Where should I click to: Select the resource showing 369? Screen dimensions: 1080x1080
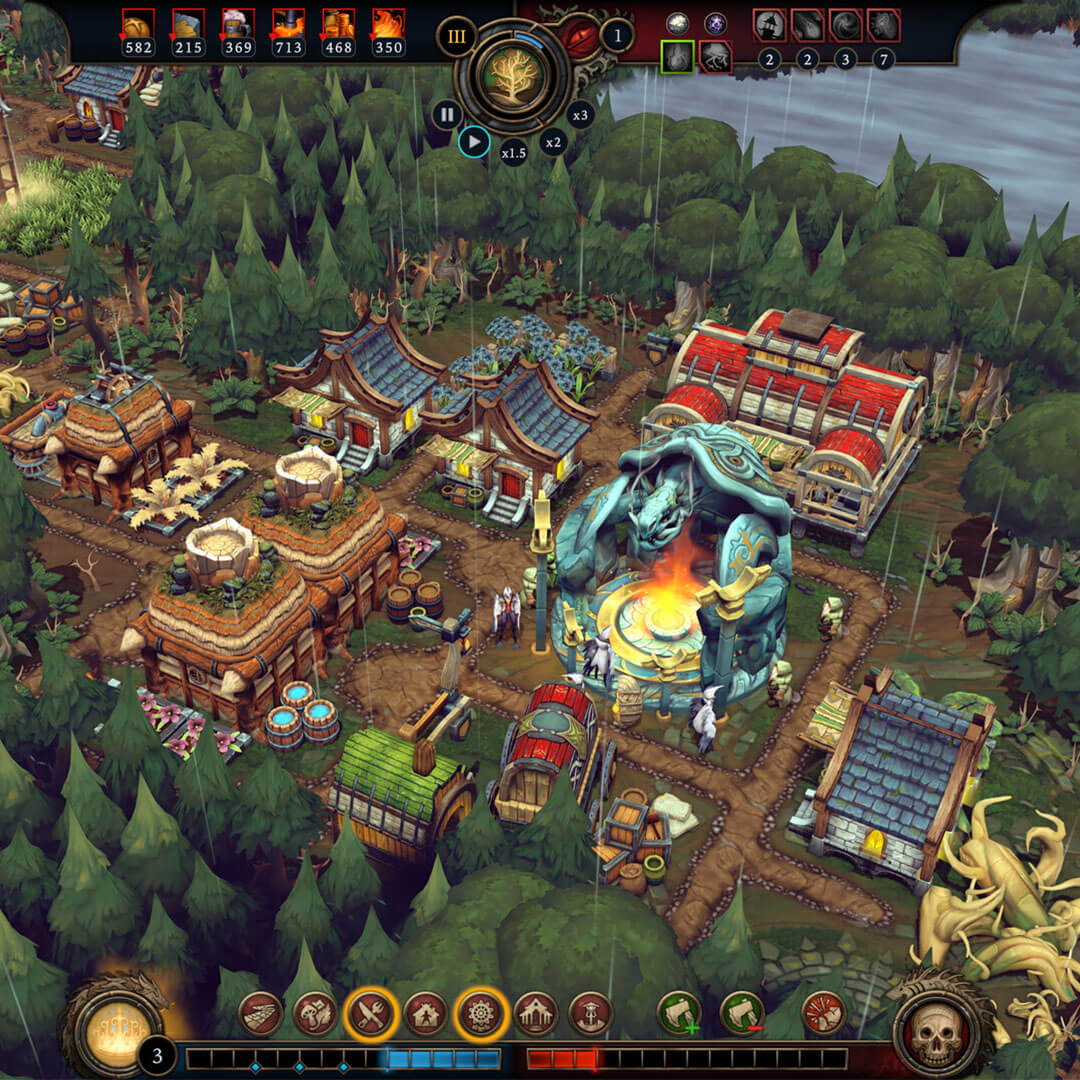click(238, 24)
